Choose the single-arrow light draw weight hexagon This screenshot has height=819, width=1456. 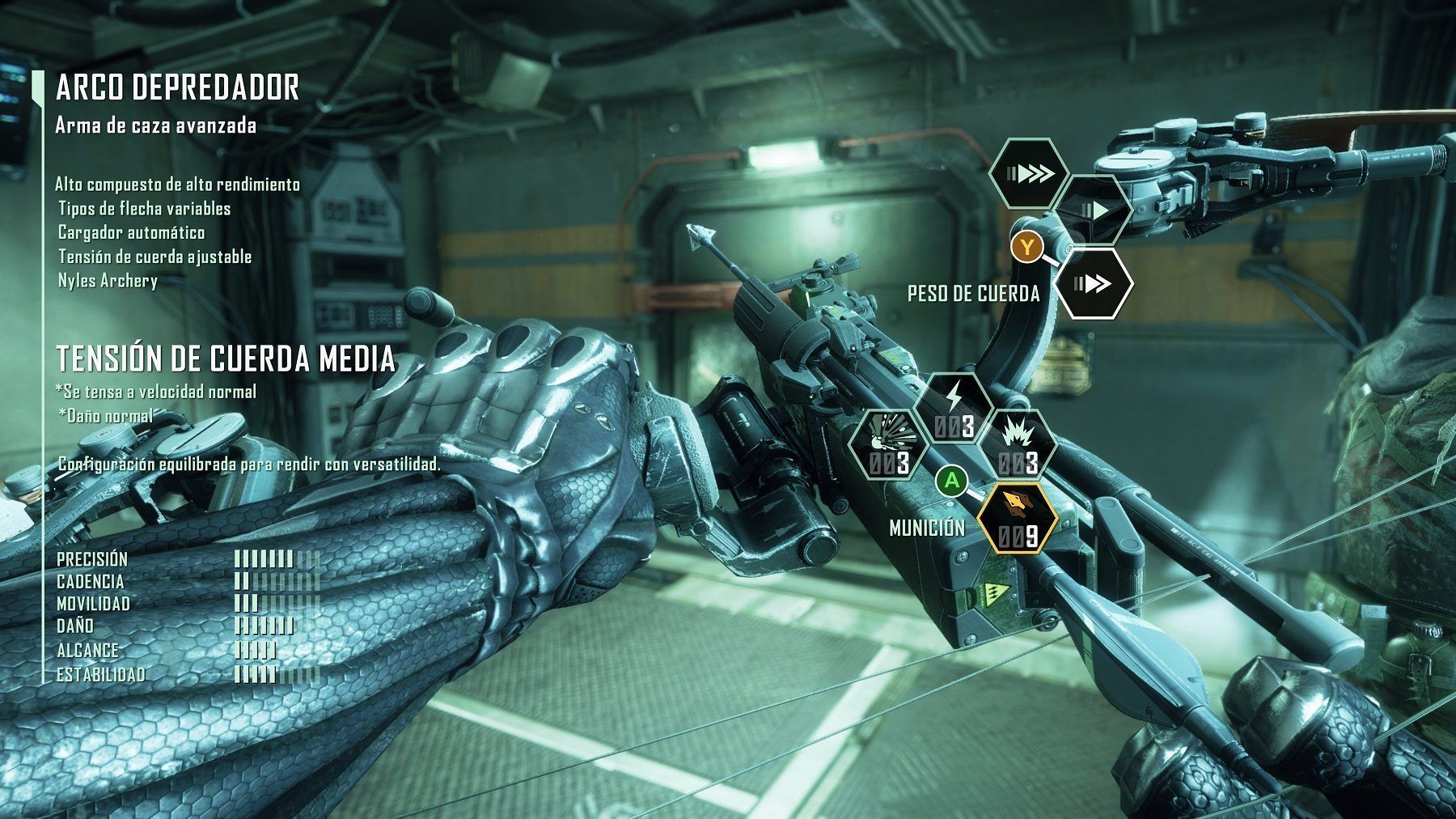click(x=1094, y=211)
